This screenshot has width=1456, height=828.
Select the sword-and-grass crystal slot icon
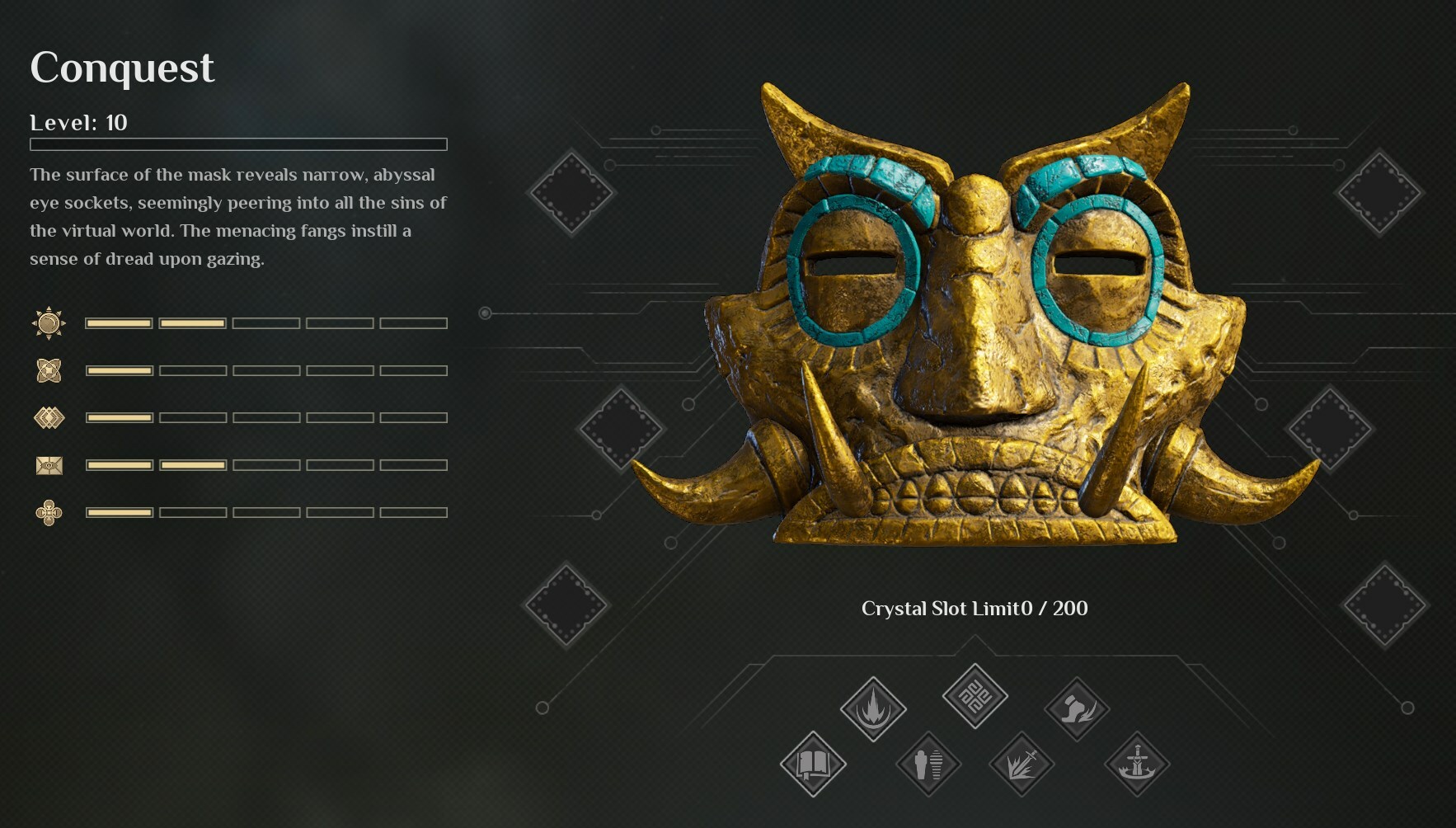coord(1022,764)
